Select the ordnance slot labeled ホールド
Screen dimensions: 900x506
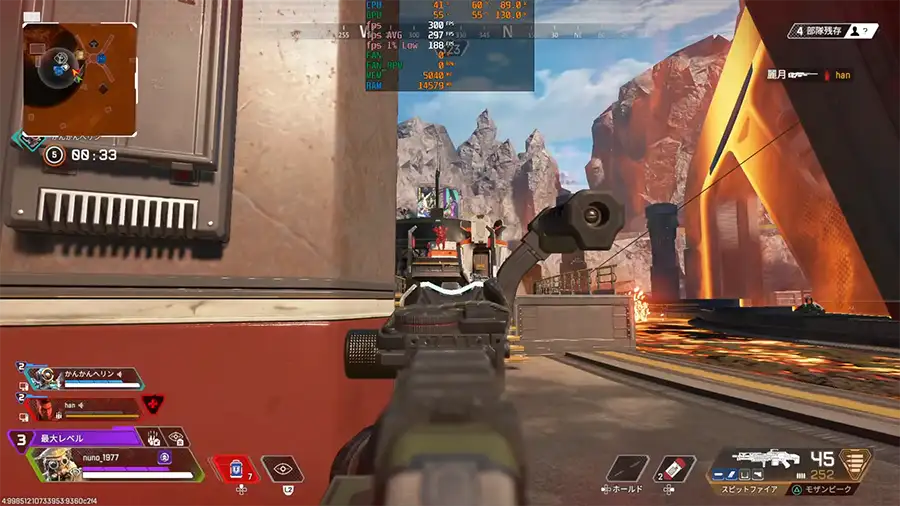628,469
